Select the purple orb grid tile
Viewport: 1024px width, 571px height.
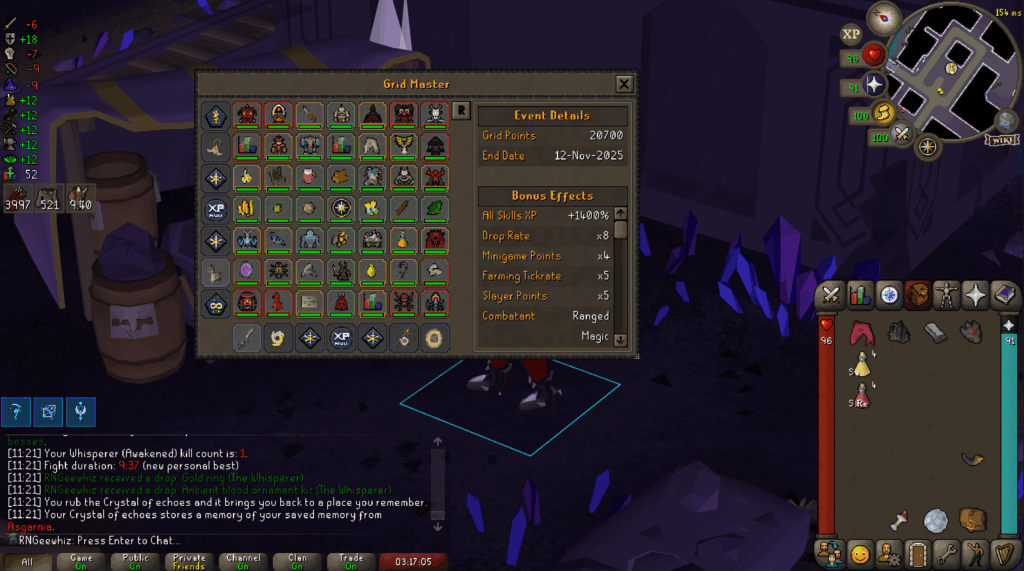click(245, 271)
